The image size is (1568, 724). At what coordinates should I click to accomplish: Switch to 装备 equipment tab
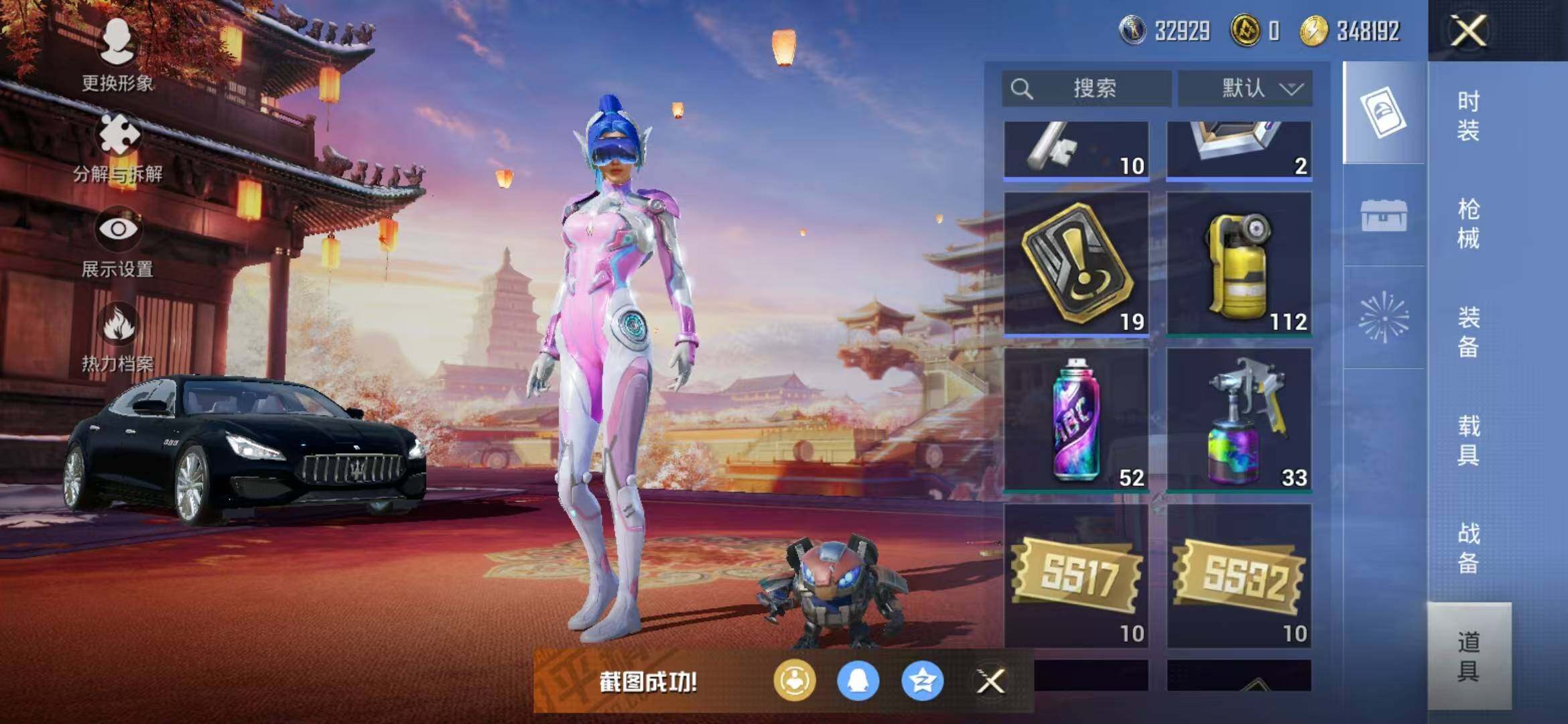pos(1467,332)
